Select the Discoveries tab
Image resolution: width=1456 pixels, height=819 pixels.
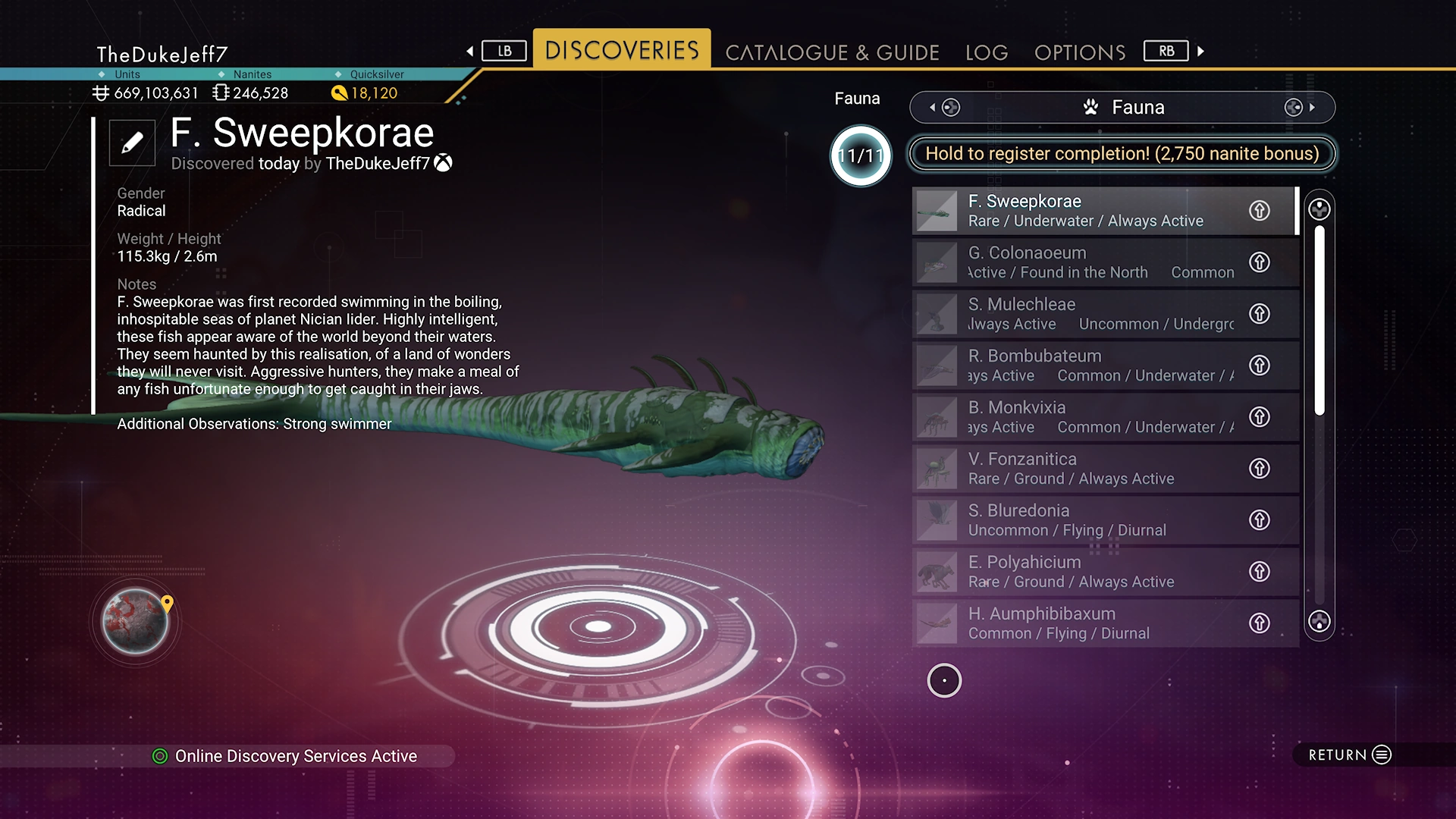point(622,50)
